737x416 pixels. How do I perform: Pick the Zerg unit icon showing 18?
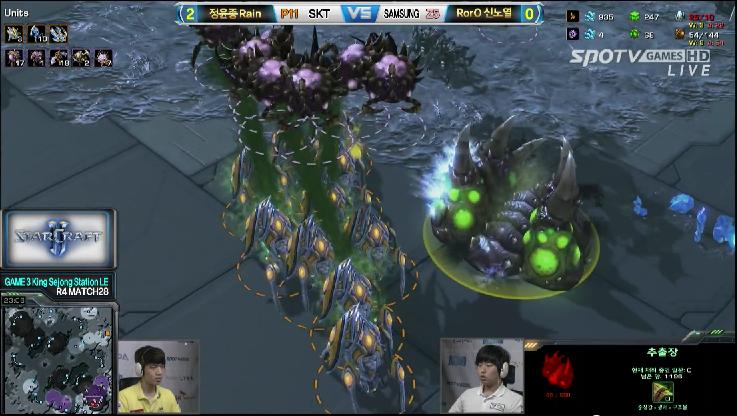[59, 58]
